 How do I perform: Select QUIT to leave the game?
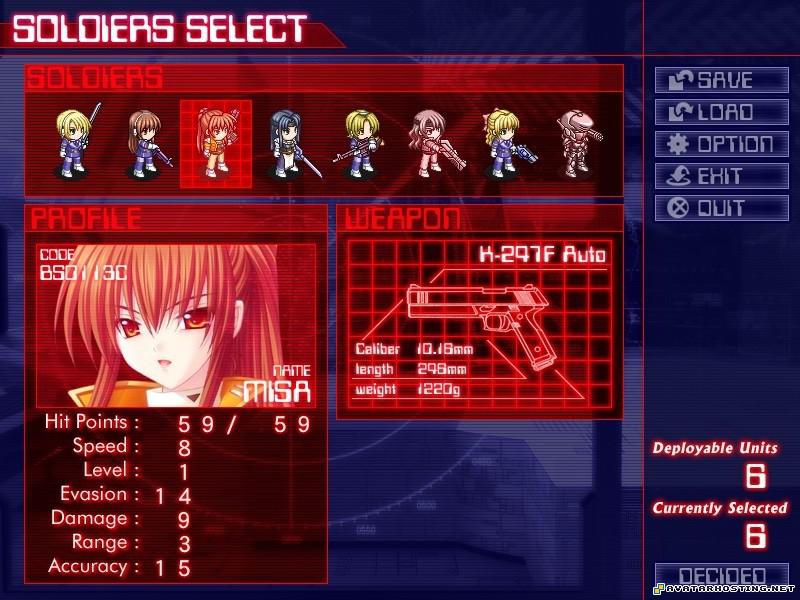click(721, 208)
